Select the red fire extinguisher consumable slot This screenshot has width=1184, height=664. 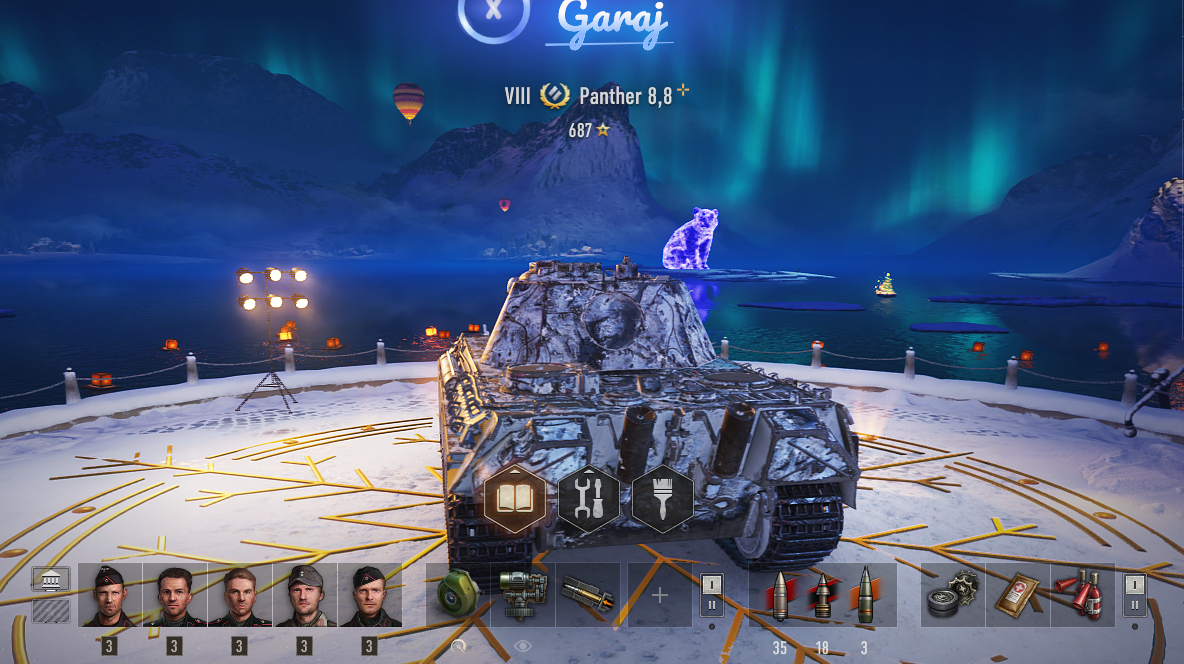pos(1082,595)
